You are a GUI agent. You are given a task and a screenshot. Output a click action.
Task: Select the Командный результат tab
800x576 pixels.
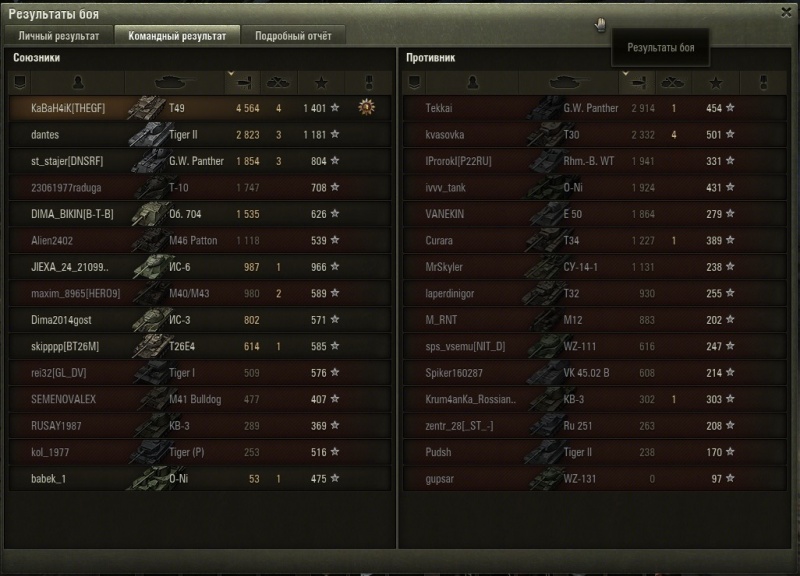tap(176, 36)
